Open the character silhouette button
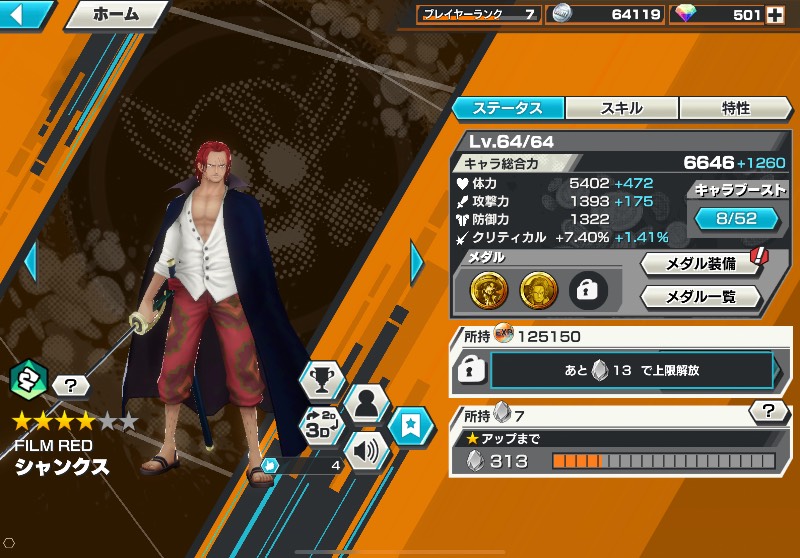Viewport: 800px width, 558px height. coord(366,404)
